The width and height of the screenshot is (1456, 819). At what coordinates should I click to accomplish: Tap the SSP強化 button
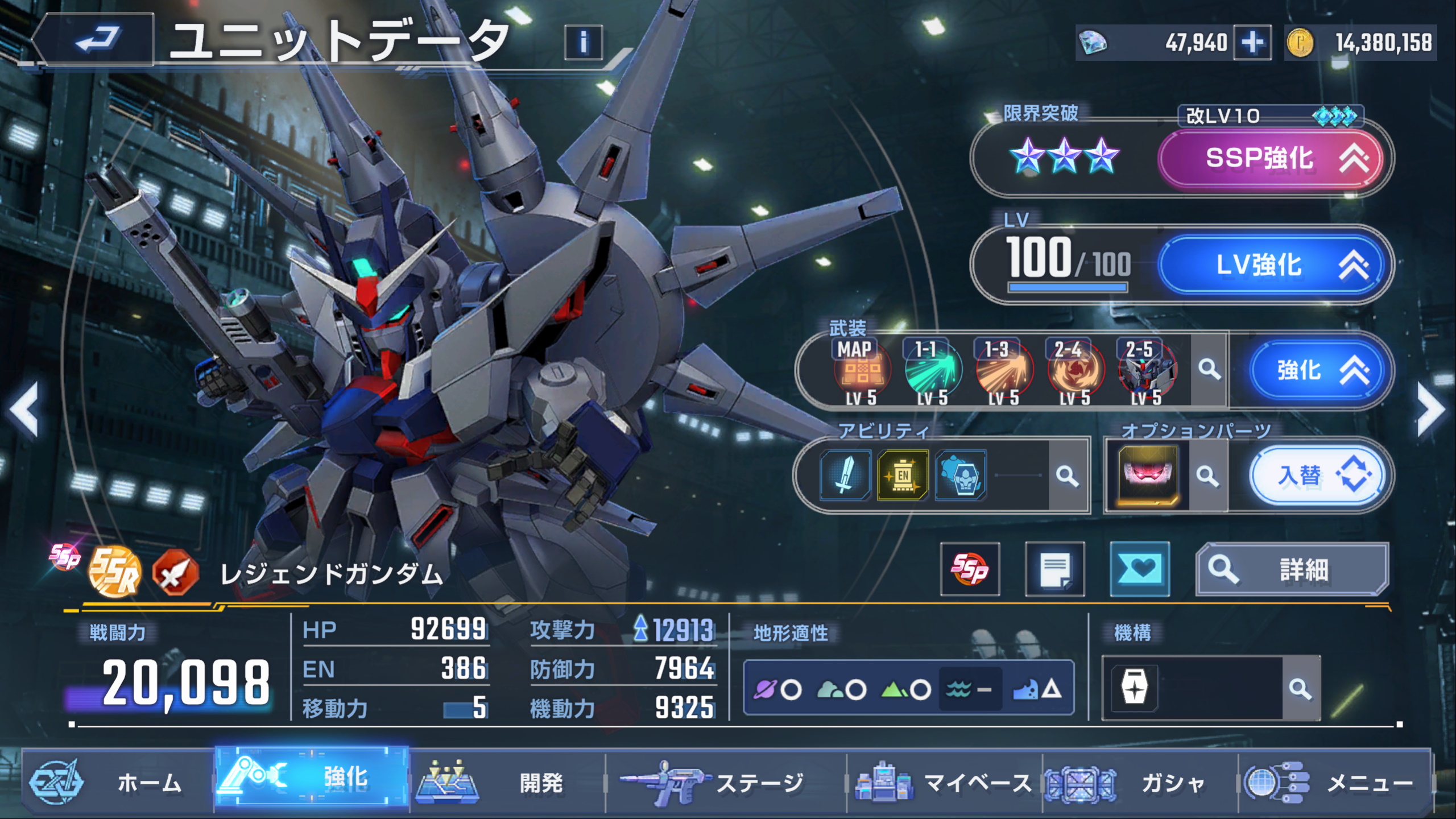point(1271,158)
